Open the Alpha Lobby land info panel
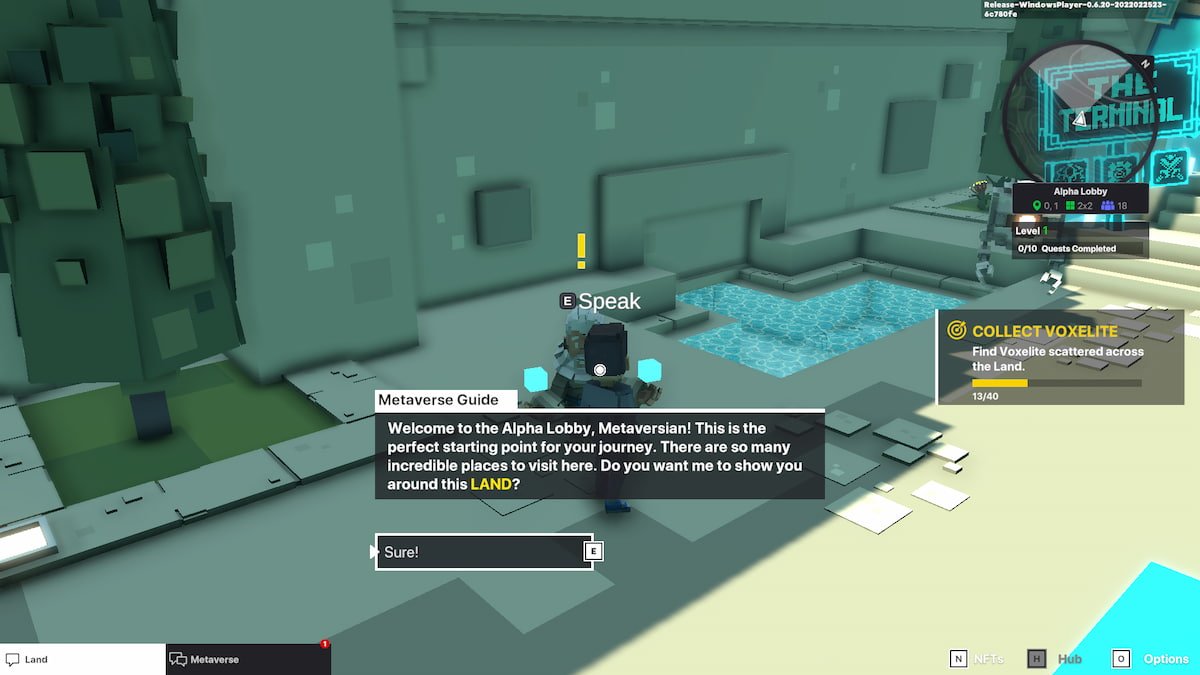1200x675 pixels. pos(1080,198)
